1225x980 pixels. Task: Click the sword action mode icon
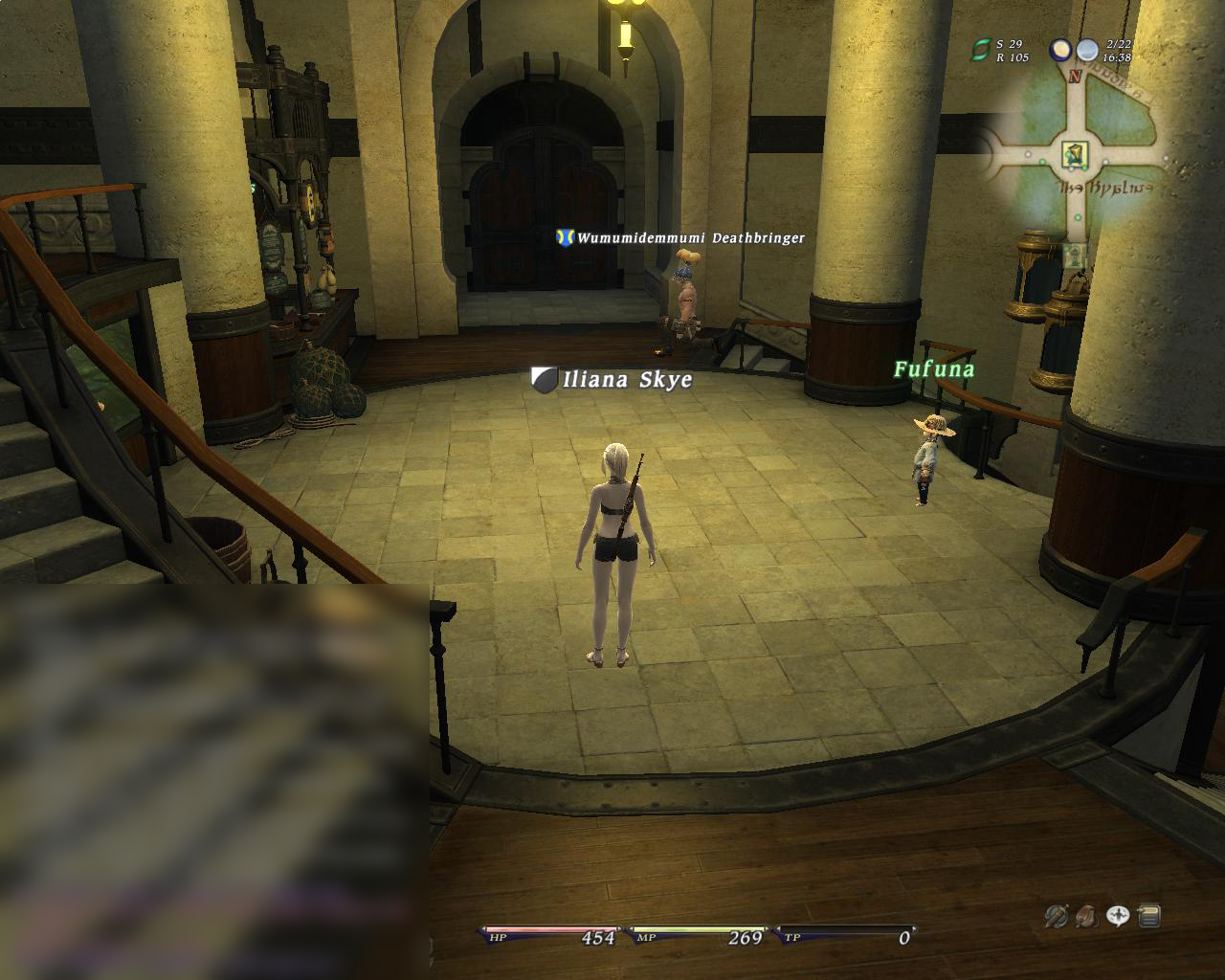pos(1056,916)
